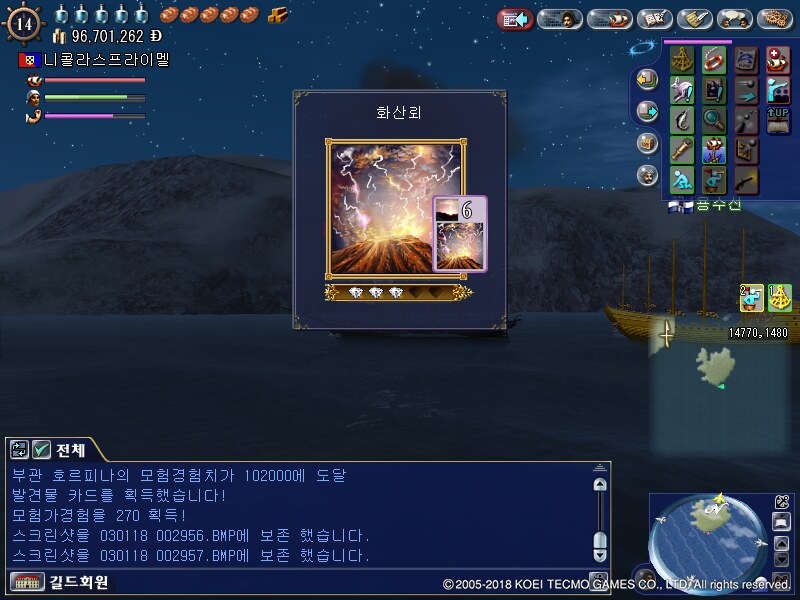Open the quill and scroll menu
800x600 pixels.
(x=694, y=19)
